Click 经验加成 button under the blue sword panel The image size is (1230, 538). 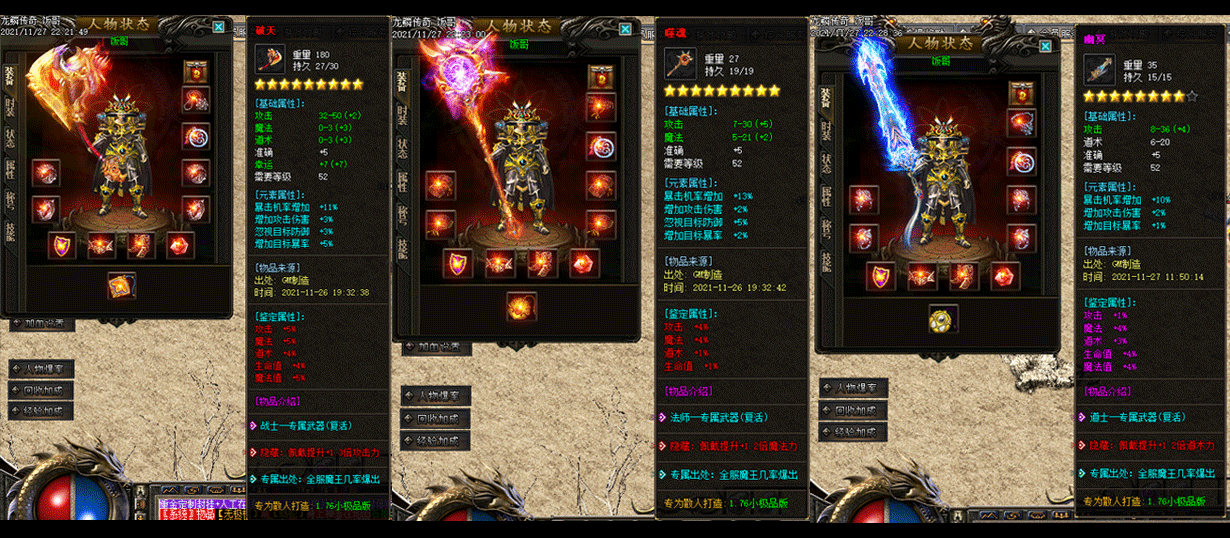[x=853, y=432]
